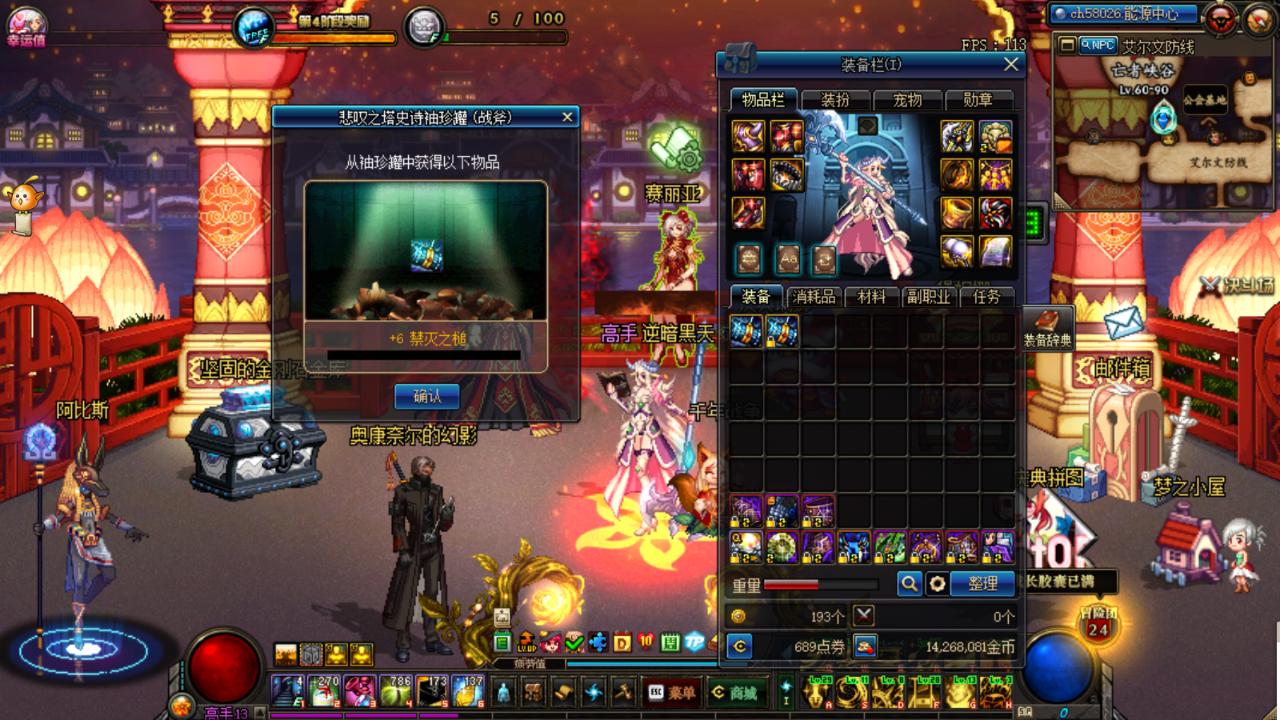Sort inventory with the 整理 button
Screen dimensions: 1280x720
tap(982, 584)
